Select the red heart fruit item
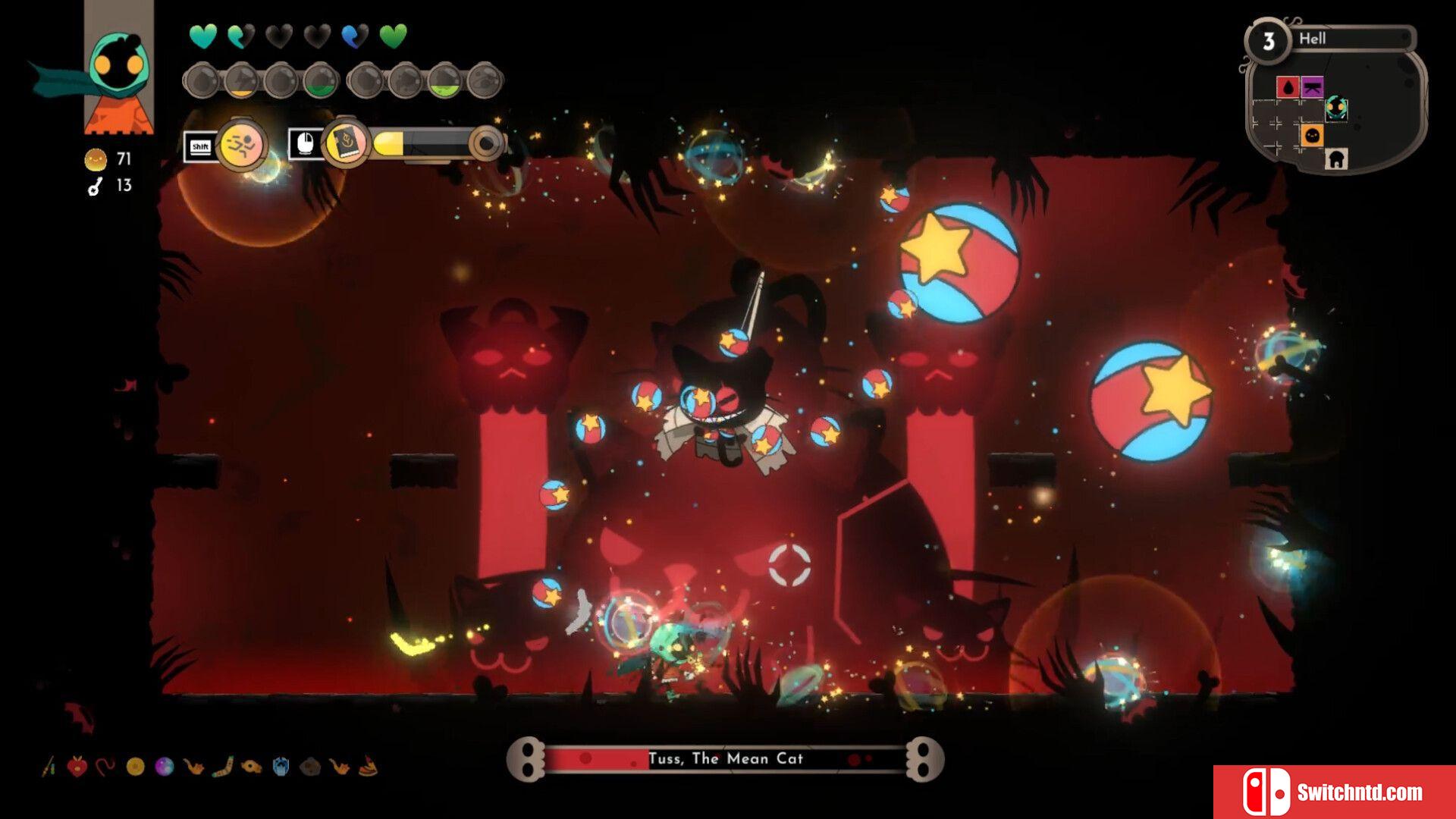 coord(77,767)
